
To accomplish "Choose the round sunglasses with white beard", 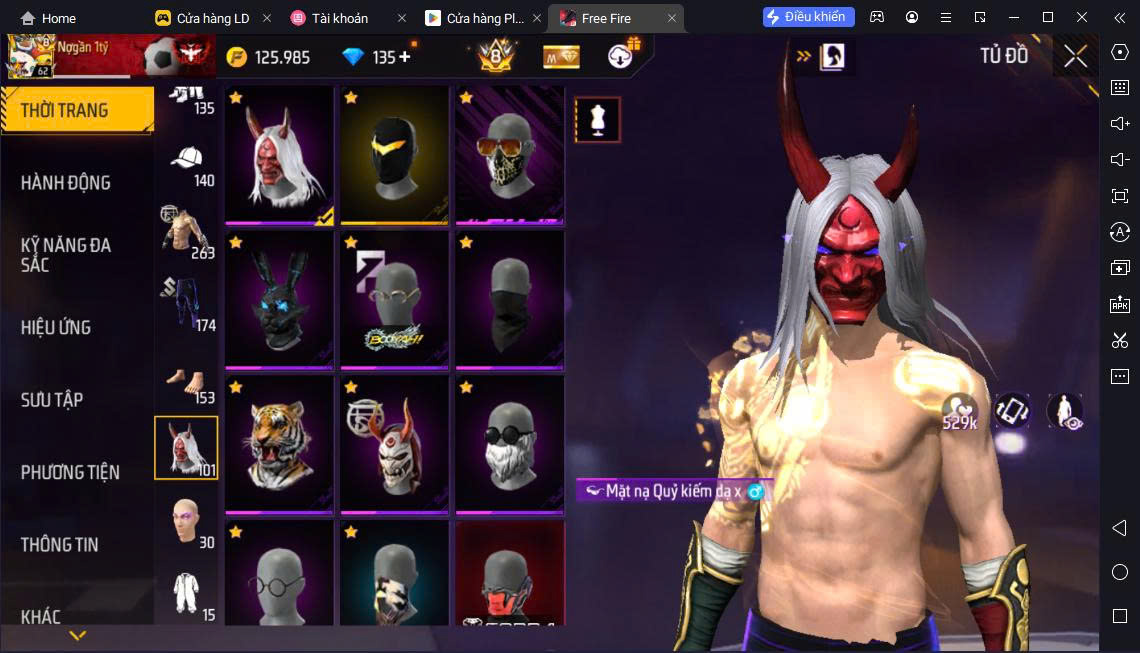I will [509, 443].
